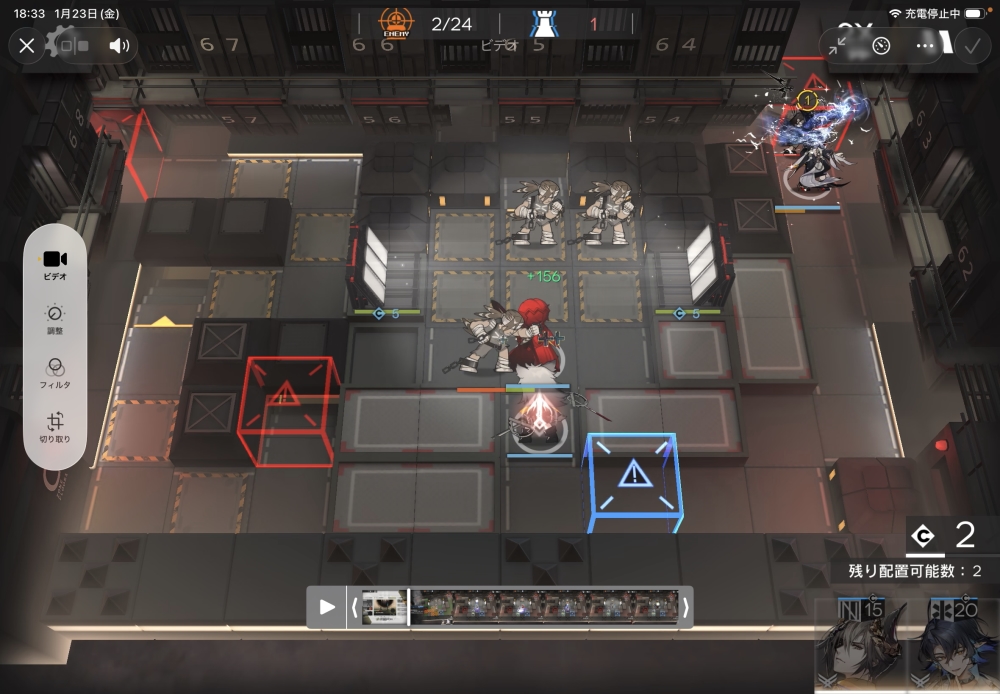Select the horned operator card costing 15
1000x694 pixels.
click(860, 643)
